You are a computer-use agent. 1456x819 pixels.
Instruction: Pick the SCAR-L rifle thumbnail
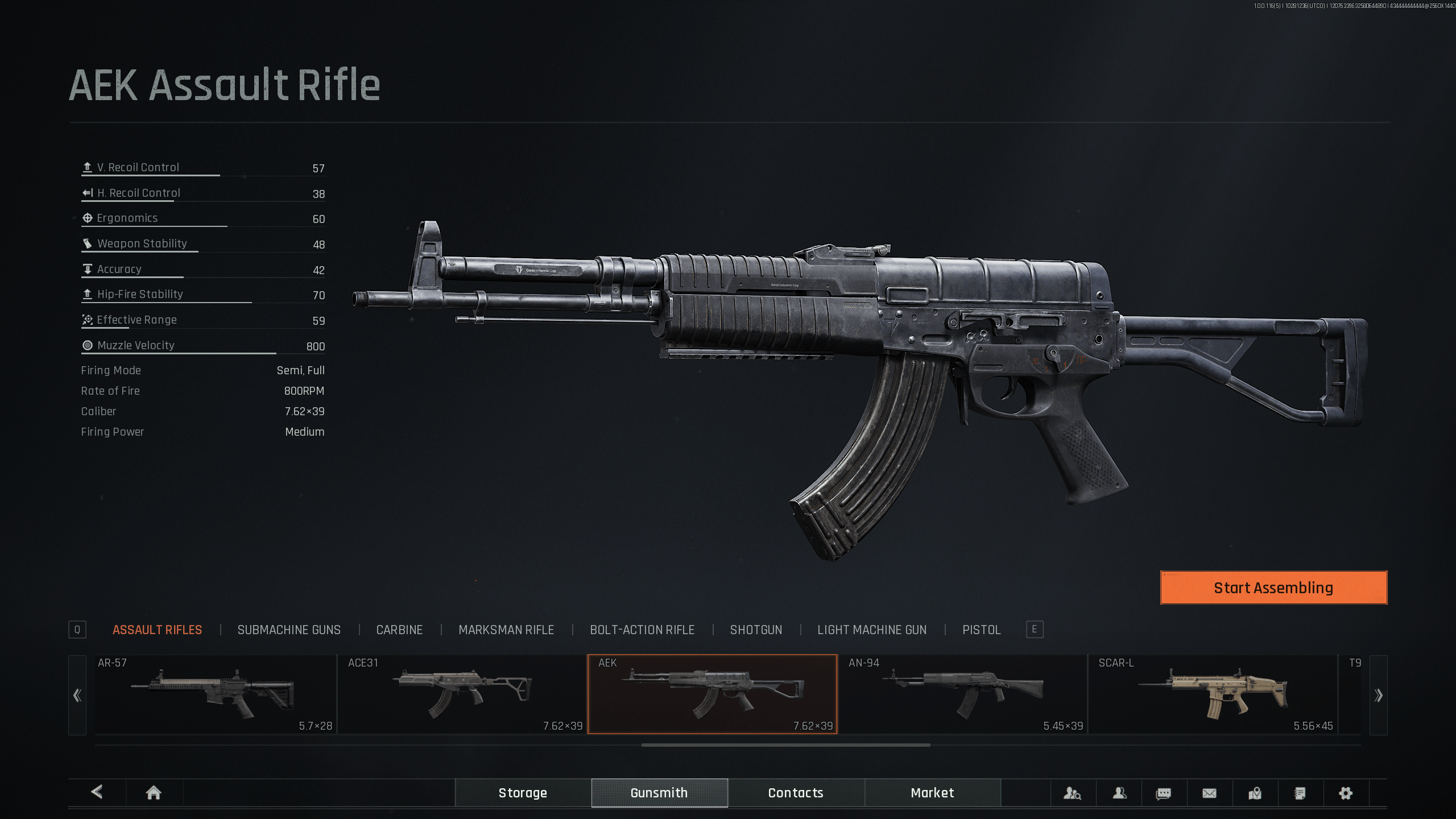point(1213,694)
